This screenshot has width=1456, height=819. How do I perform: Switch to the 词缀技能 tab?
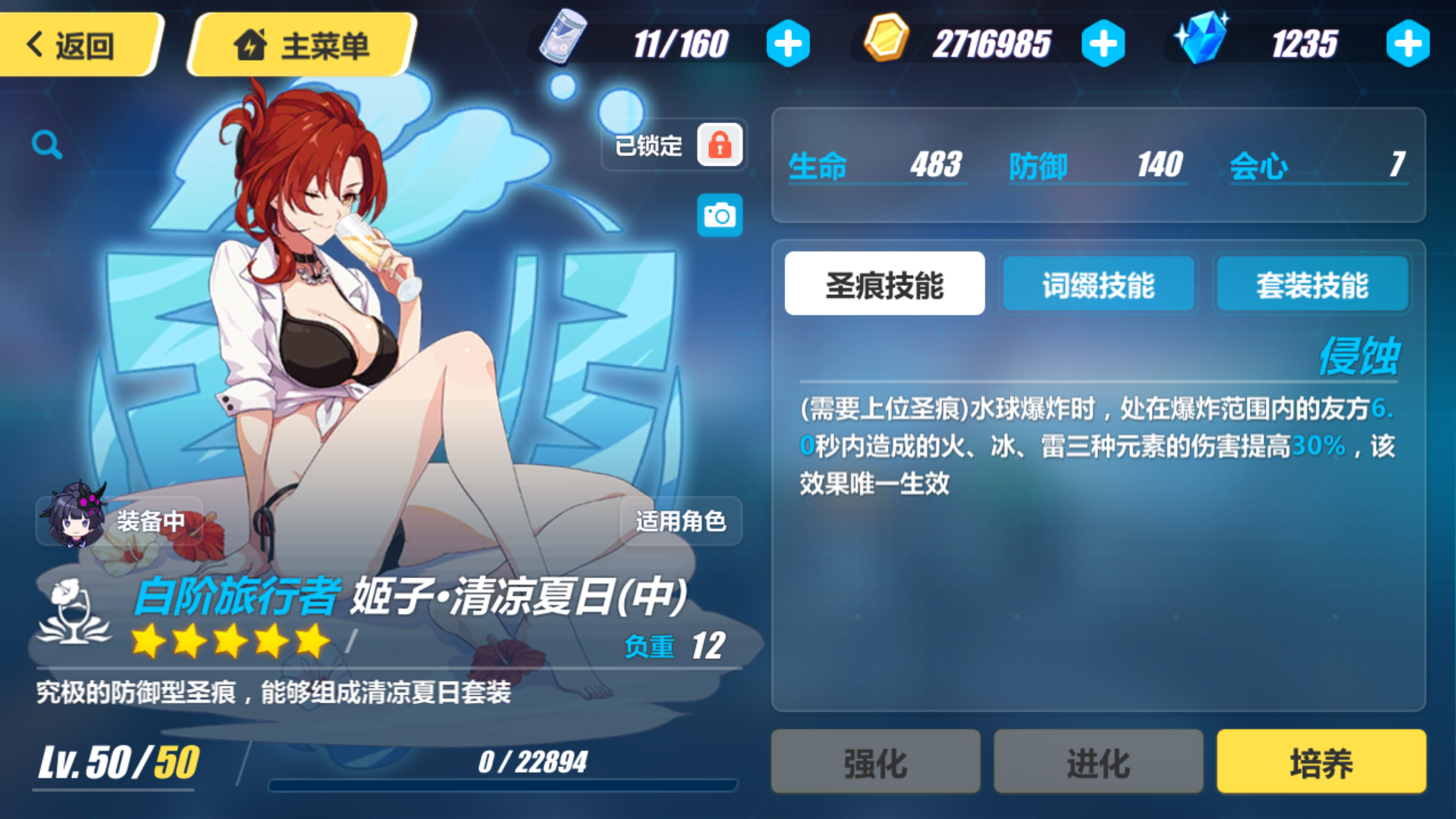coord(1098,284)
